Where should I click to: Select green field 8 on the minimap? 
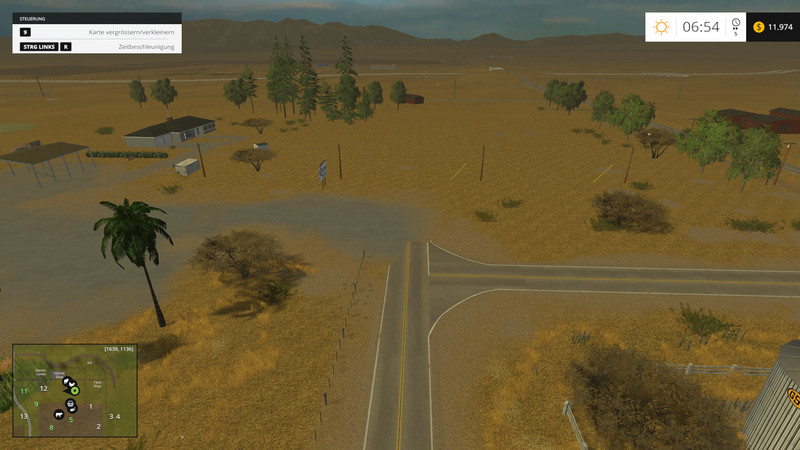pos(51,428)
